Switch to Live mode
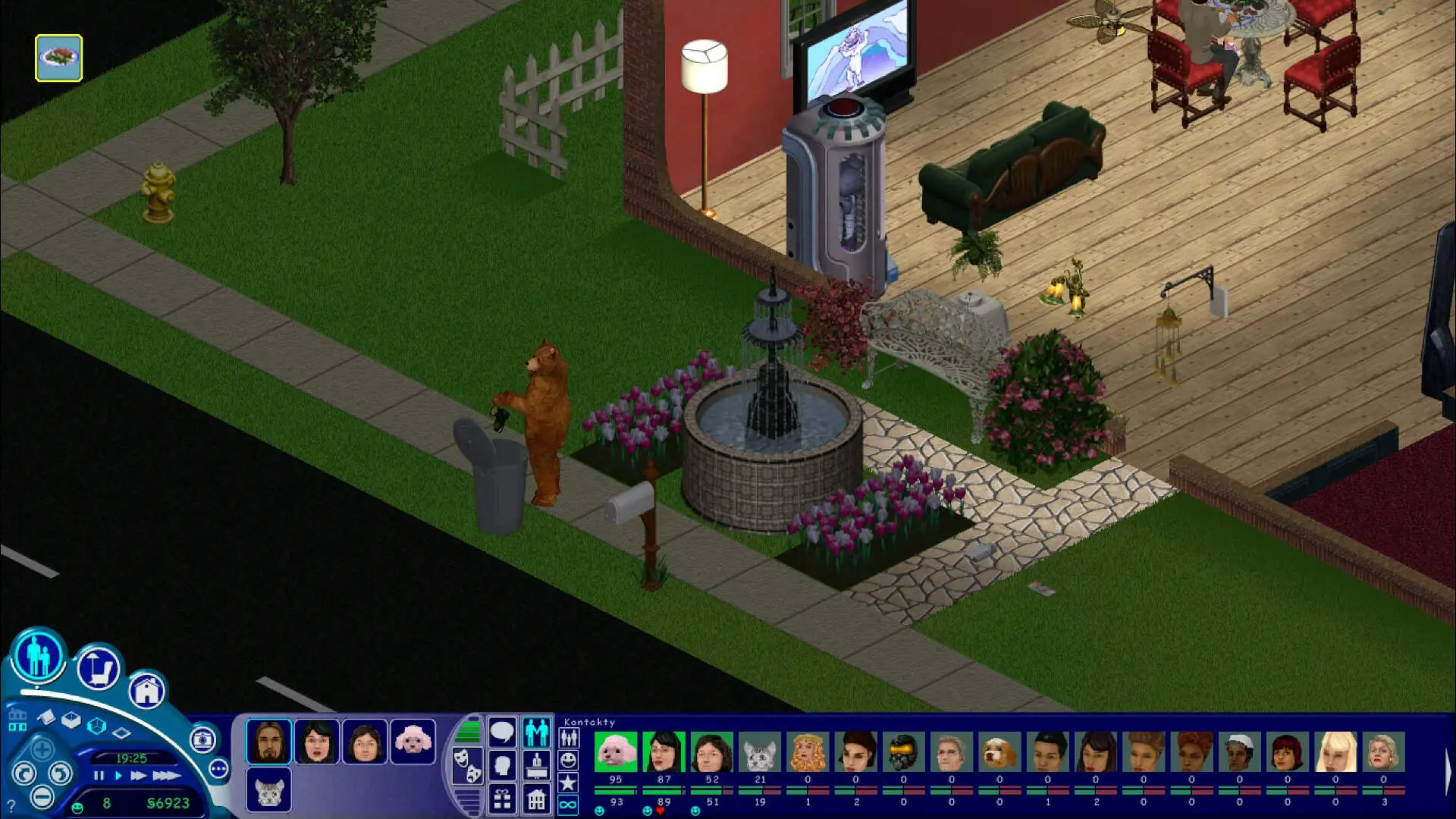Image resolution: width=1456 pixels, height=819 pixels. coord(39,655)
